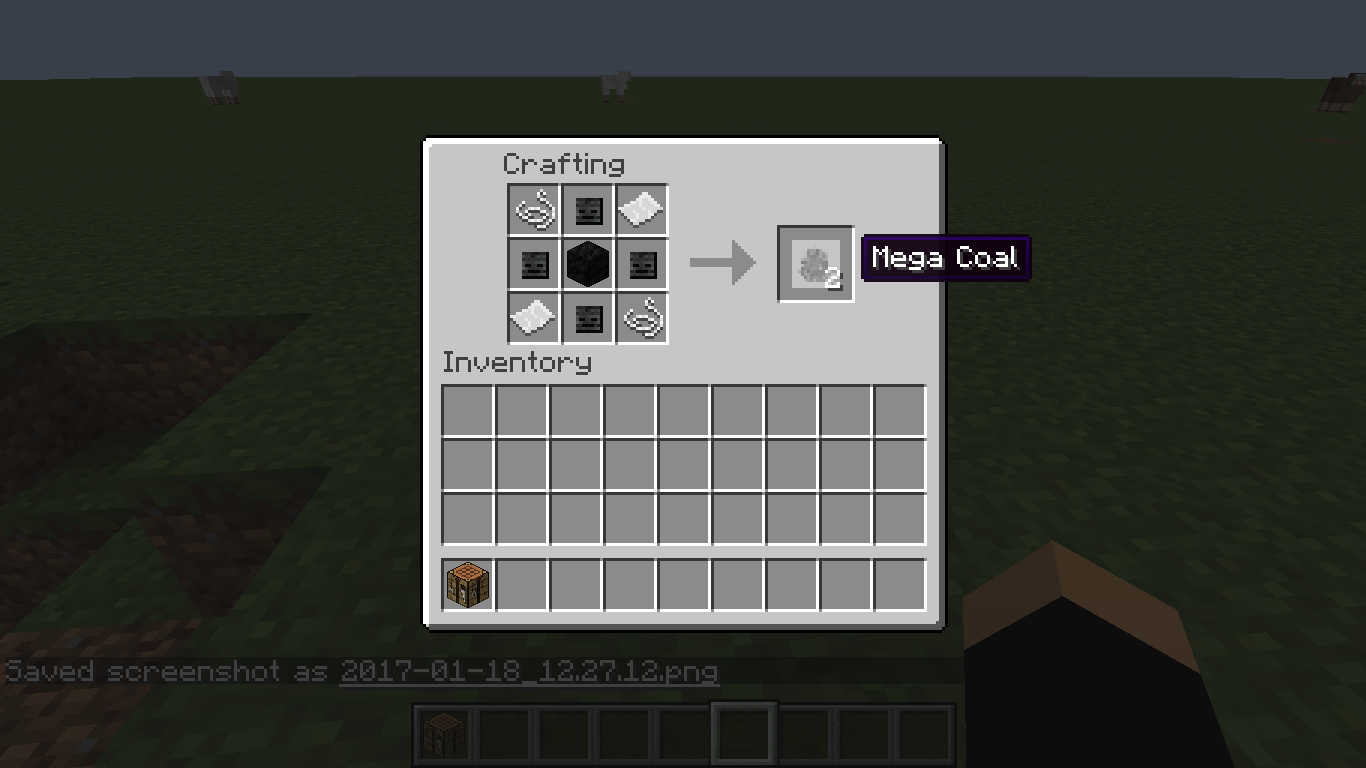Select the wither skull in the middle-left slot
This screenshot has height=768, width=1366.
point(533,263)
